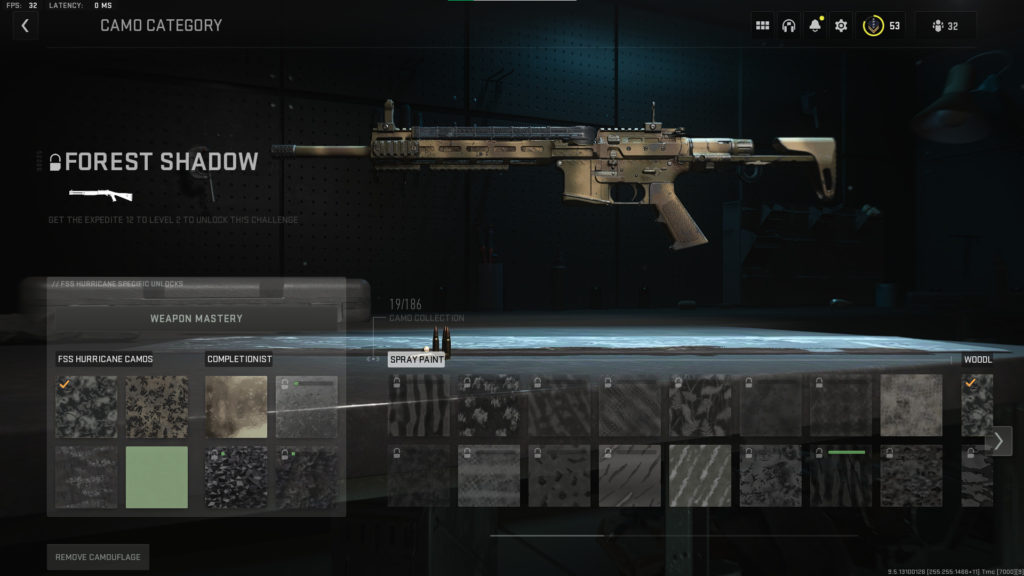The height and width of the screenshot is (576, 1024).
Task: Go back using the top-left arrow
Action: [x=25, y=26]
